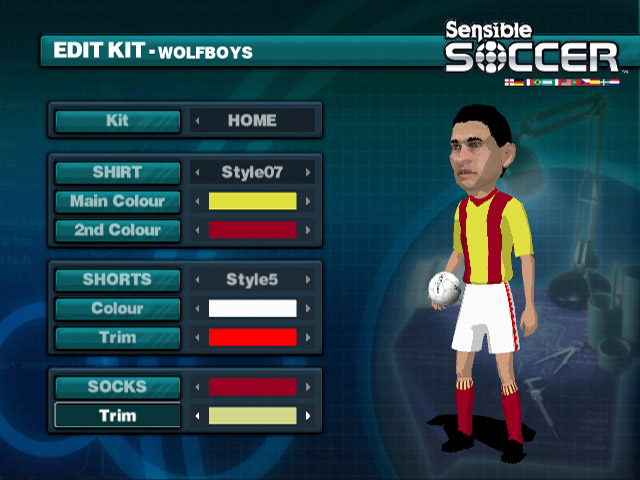The image size is (640, 480).
Task: Select the SOCKS colour row
Action: (118, 386)
